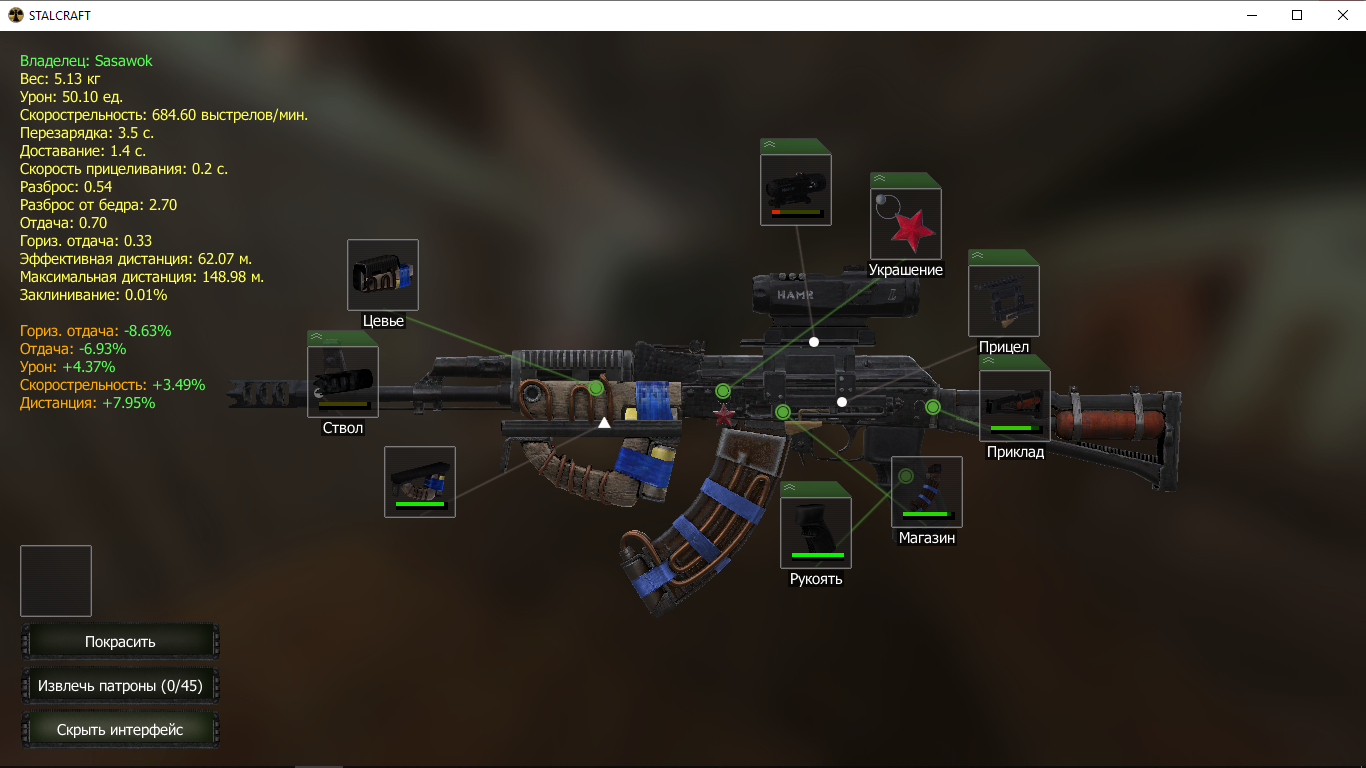The width and height of the screenshot is (1366, 768).
Task: Select the Магазин magazine slot
Action: [927, 492]
